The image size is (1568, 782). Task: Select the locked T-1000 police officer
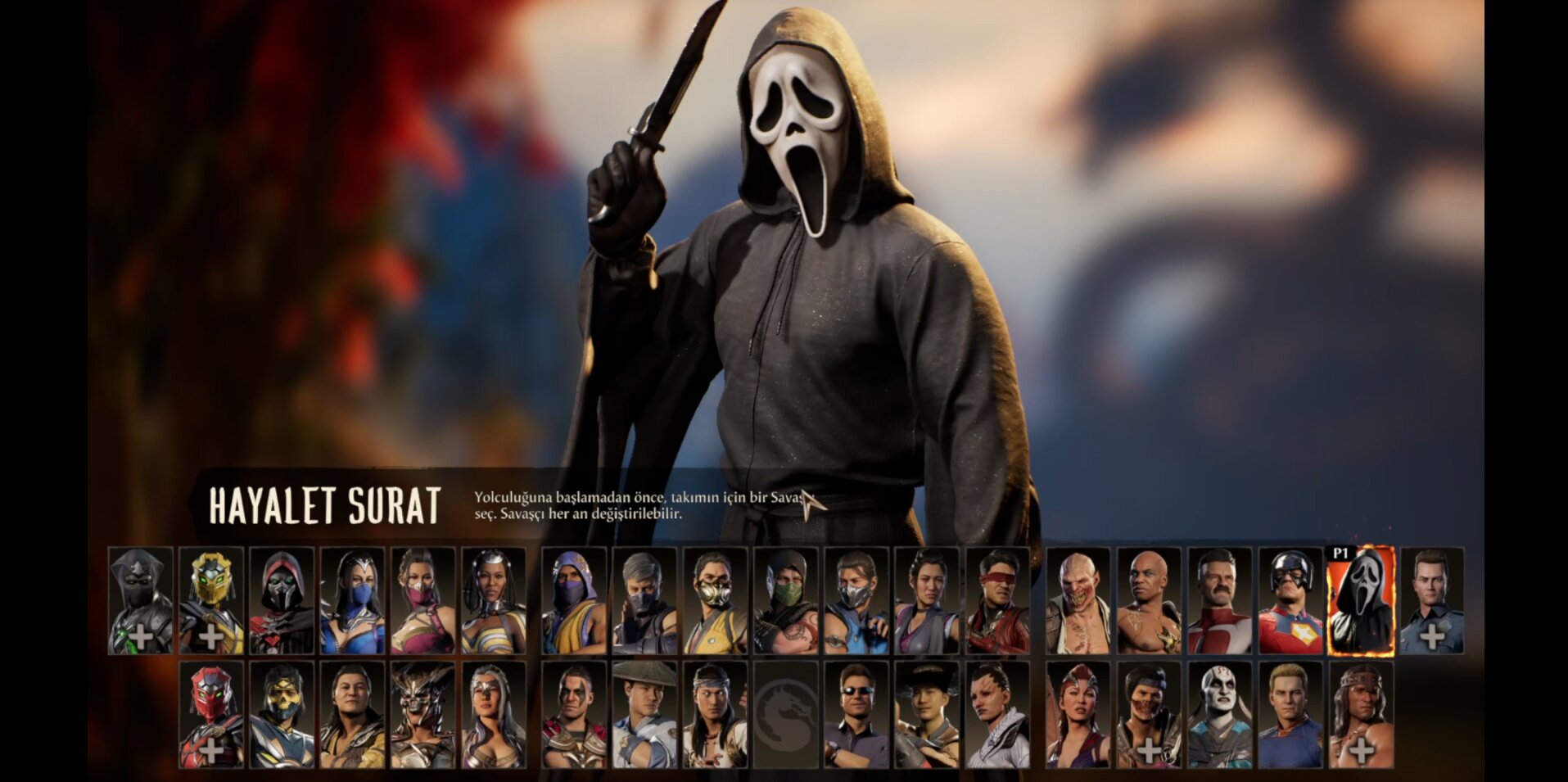(1431, 601)
